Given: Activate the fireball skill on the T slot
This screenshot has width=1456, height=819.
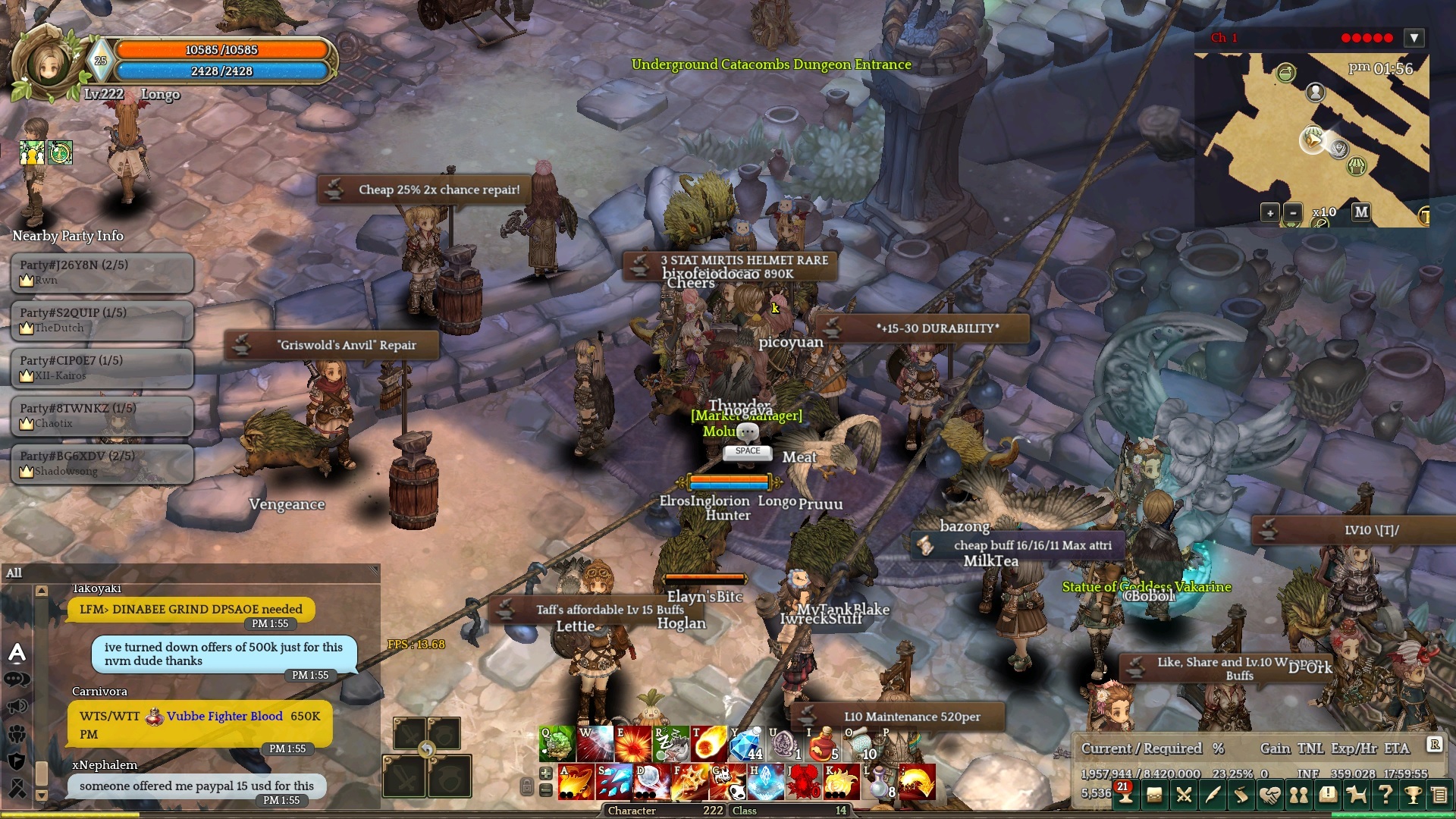Looking at the screenshot, I should point(708,744).
